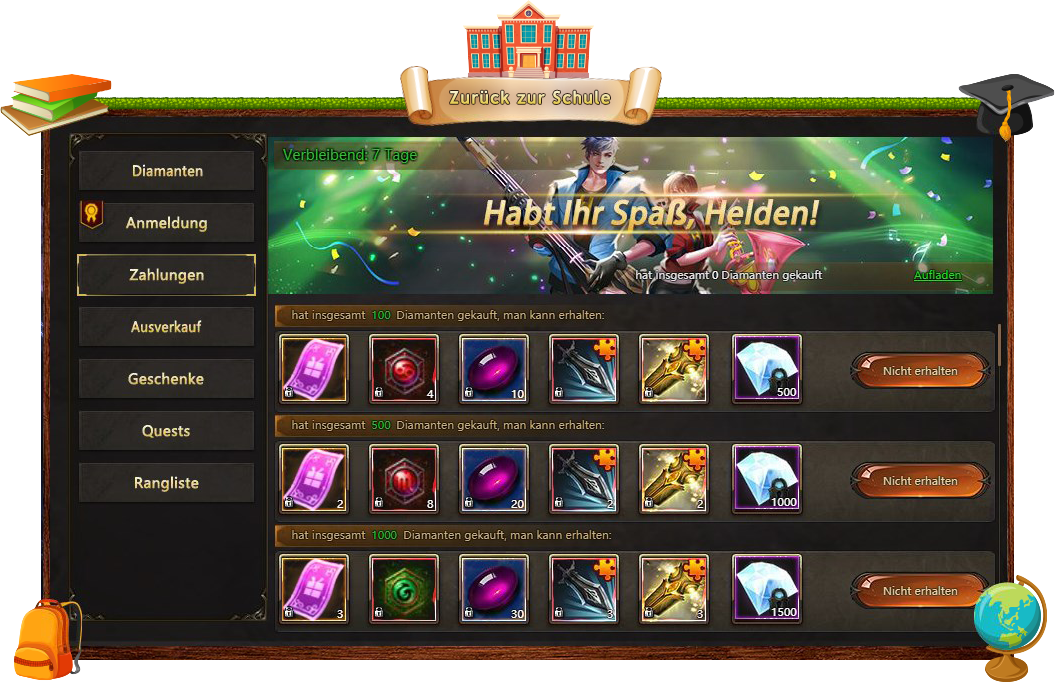The image size is (1055, 682).
Task: Inspect the purple gem with quantity 30
Action: click(494, 589)
